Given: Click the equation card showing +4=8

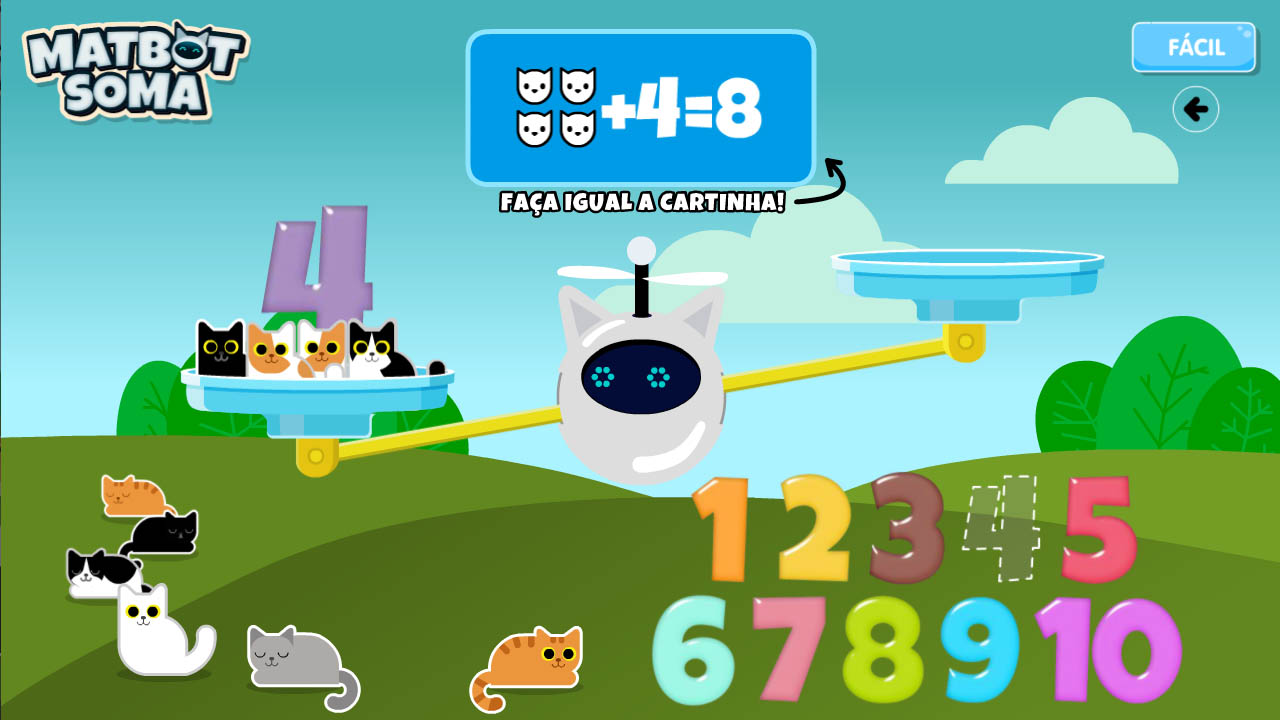Looking at the screenshot, I should 640,105.
